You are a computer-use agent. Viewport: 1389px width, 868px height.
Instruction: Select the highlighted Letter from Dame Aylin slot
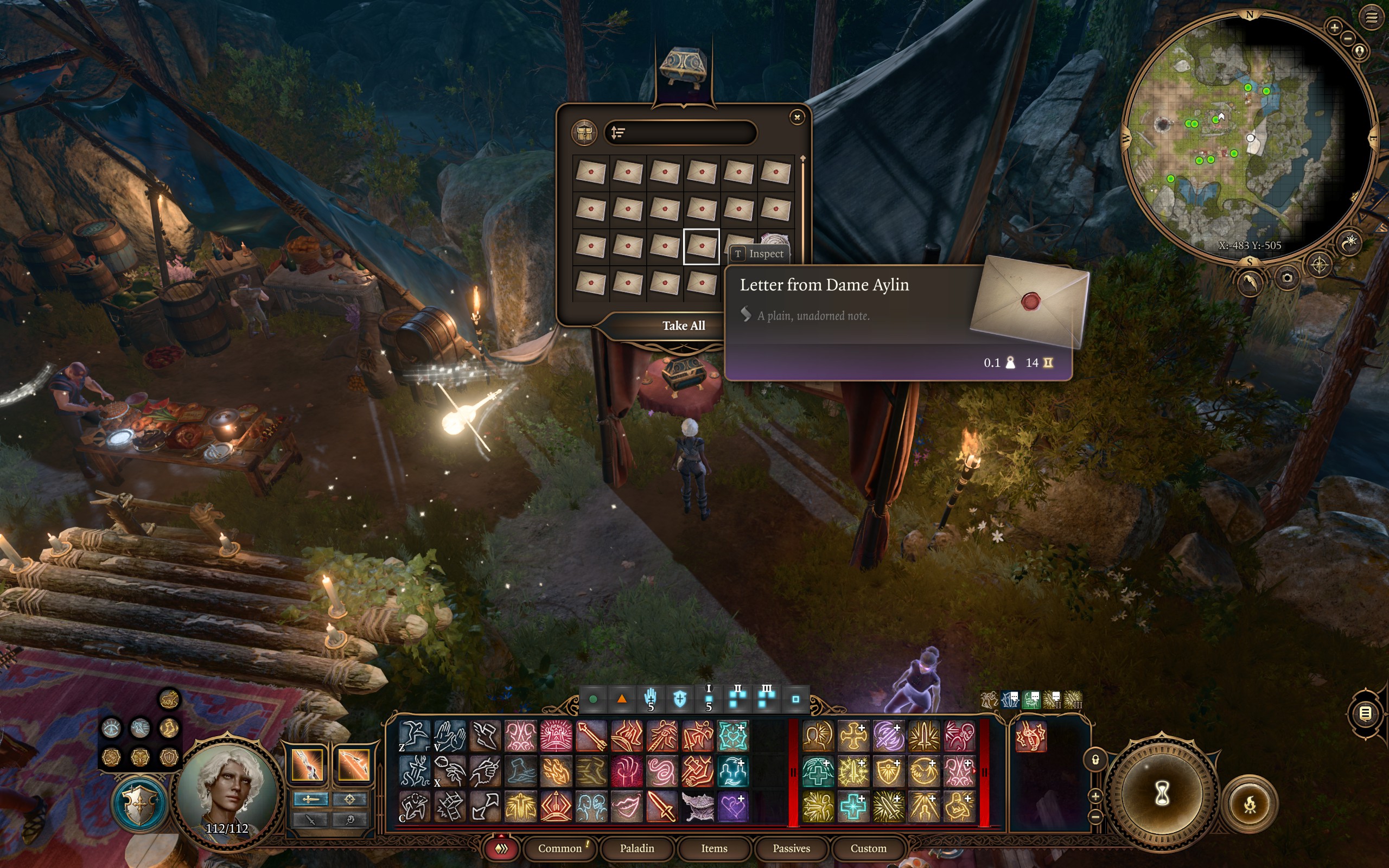pos(702,246)
